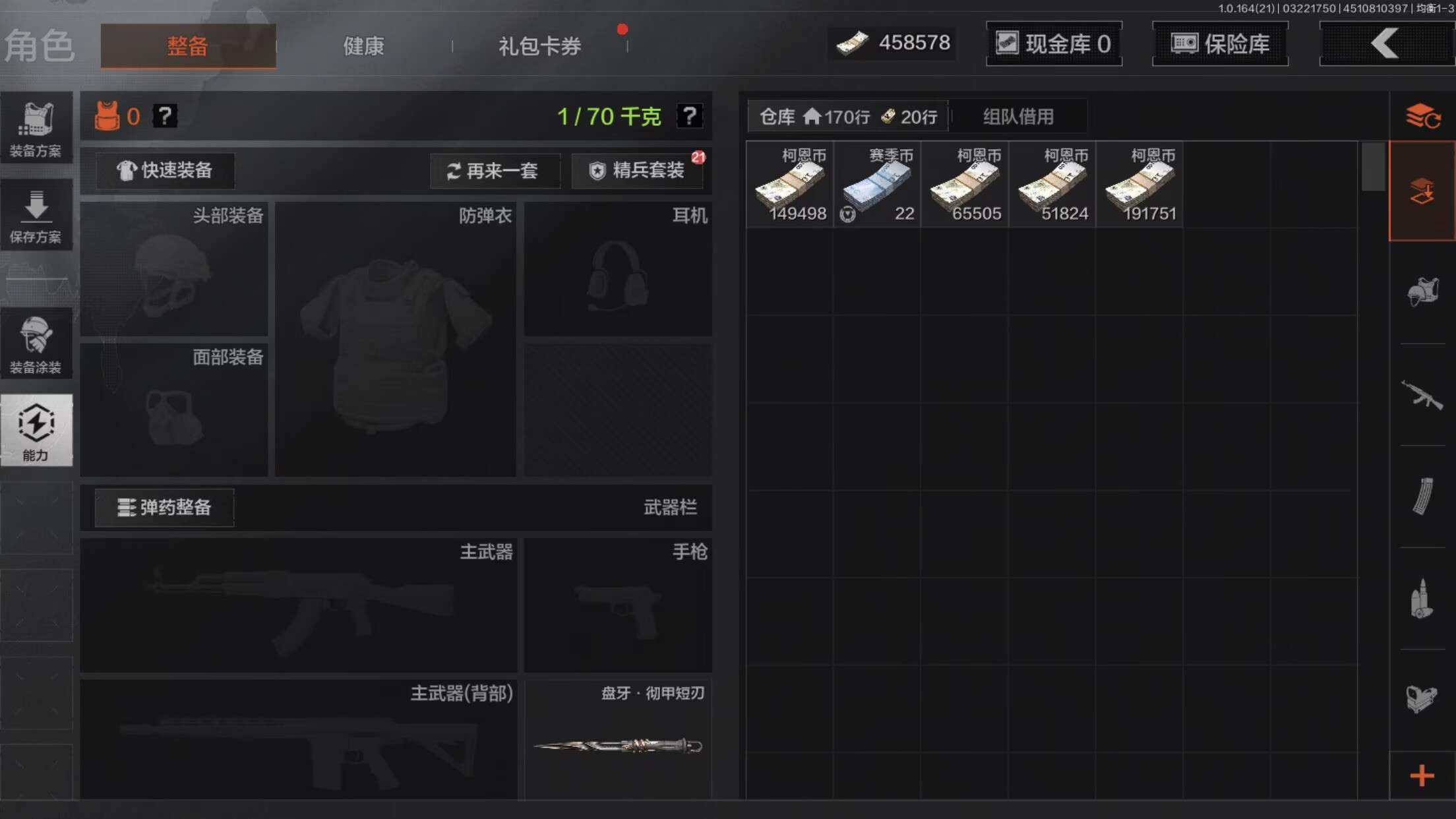The image size is (1456, 819).
Task: Filter warehouse by rifle weapons icon
Action: pos(1422,396)
